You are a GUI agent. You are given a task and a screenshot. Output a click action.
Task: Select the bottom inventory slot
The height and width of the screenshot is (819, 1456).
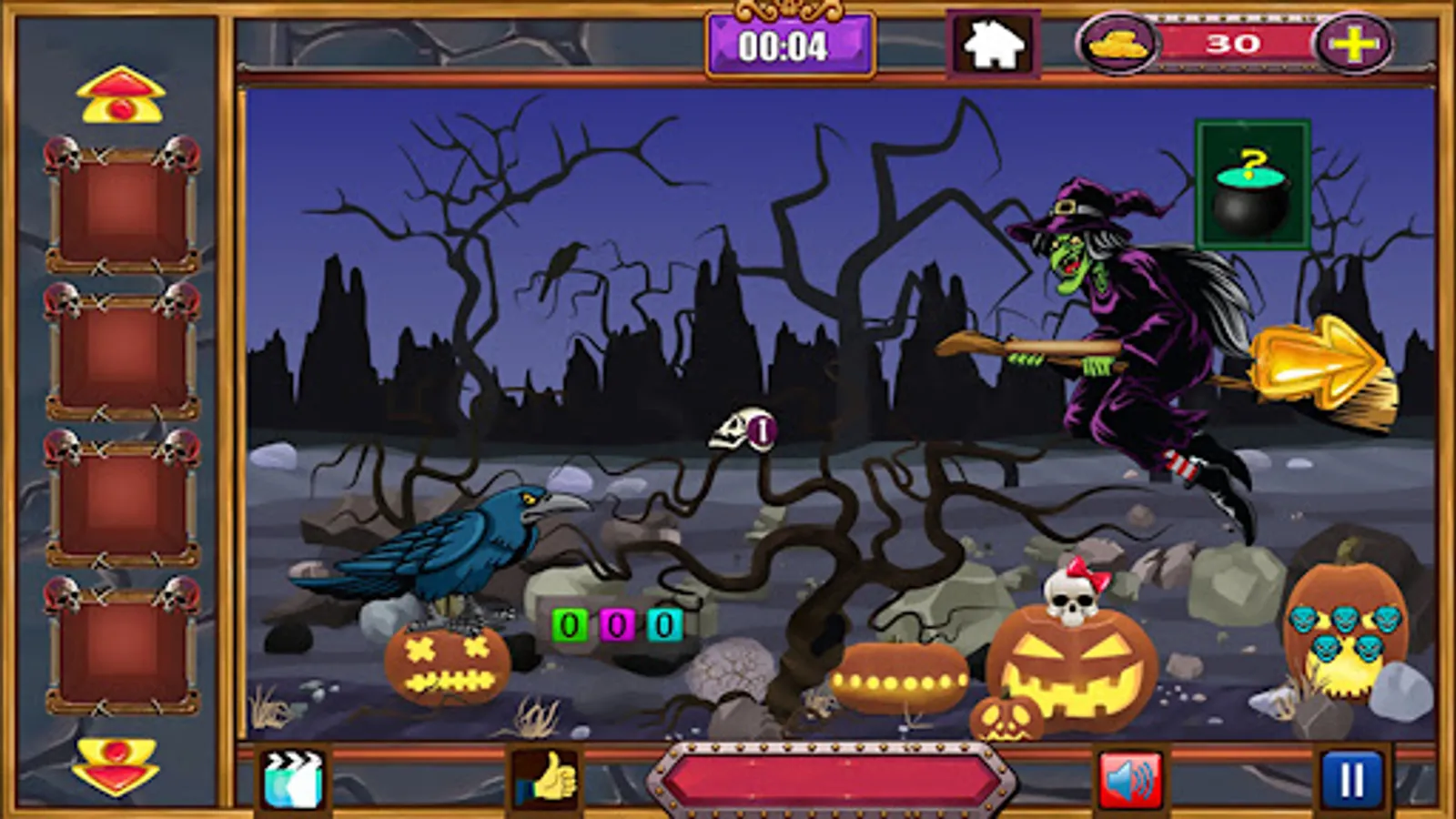pyautogui.click(x=120, y=648)
